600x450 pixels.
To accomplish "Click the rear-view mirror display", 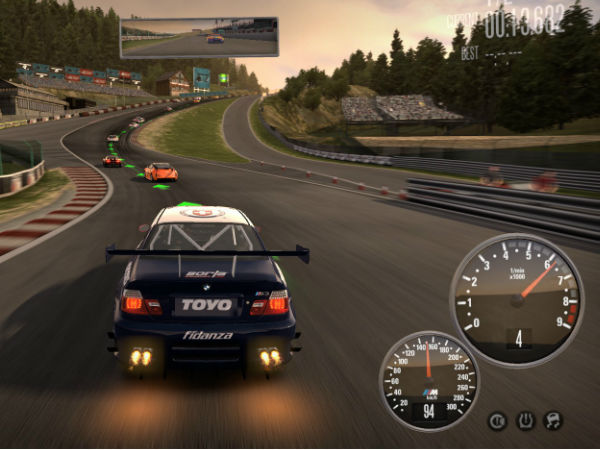I will [x=199, y=37].
